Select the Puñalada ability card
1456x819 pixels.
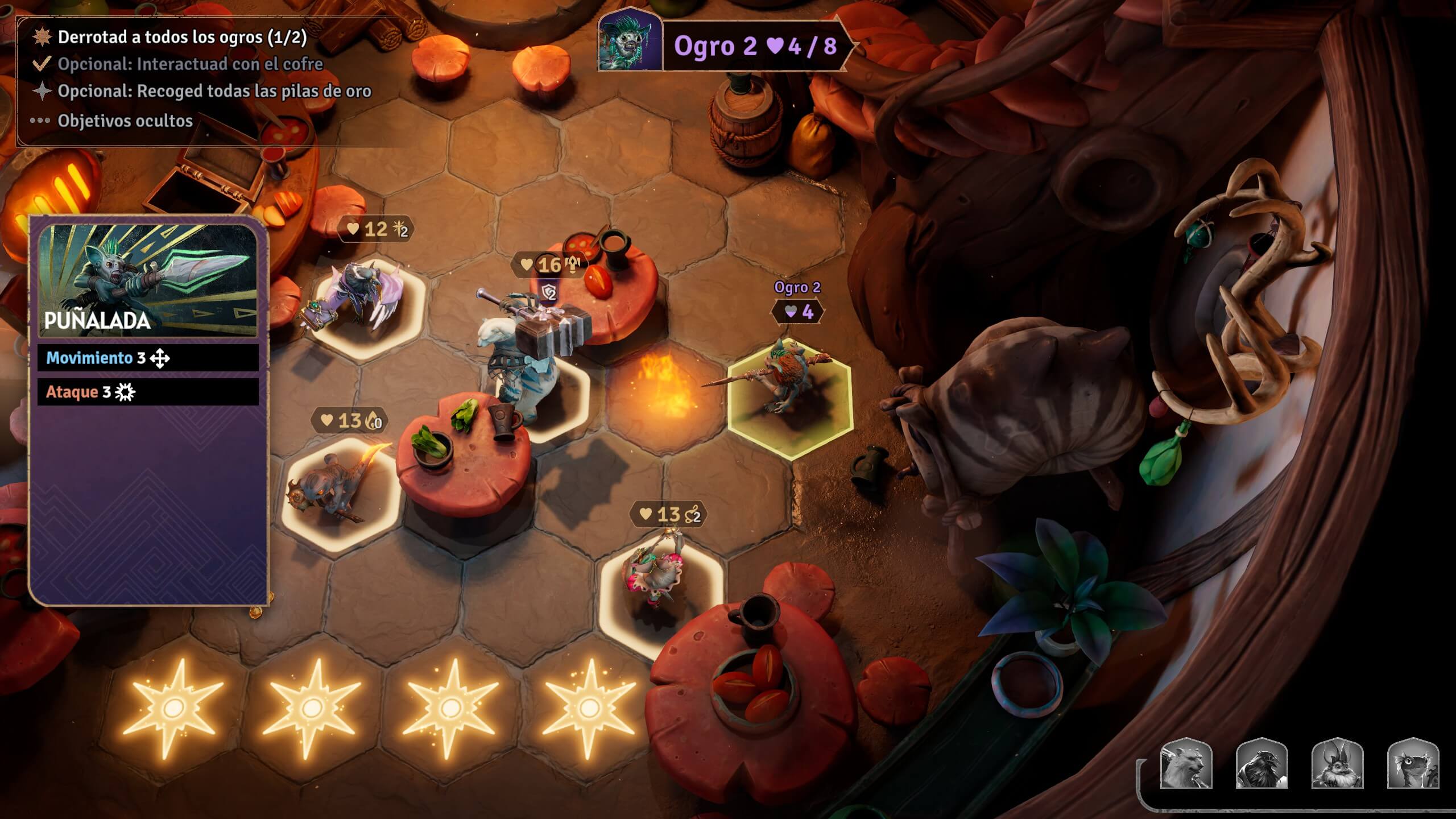tap(148, 282)
